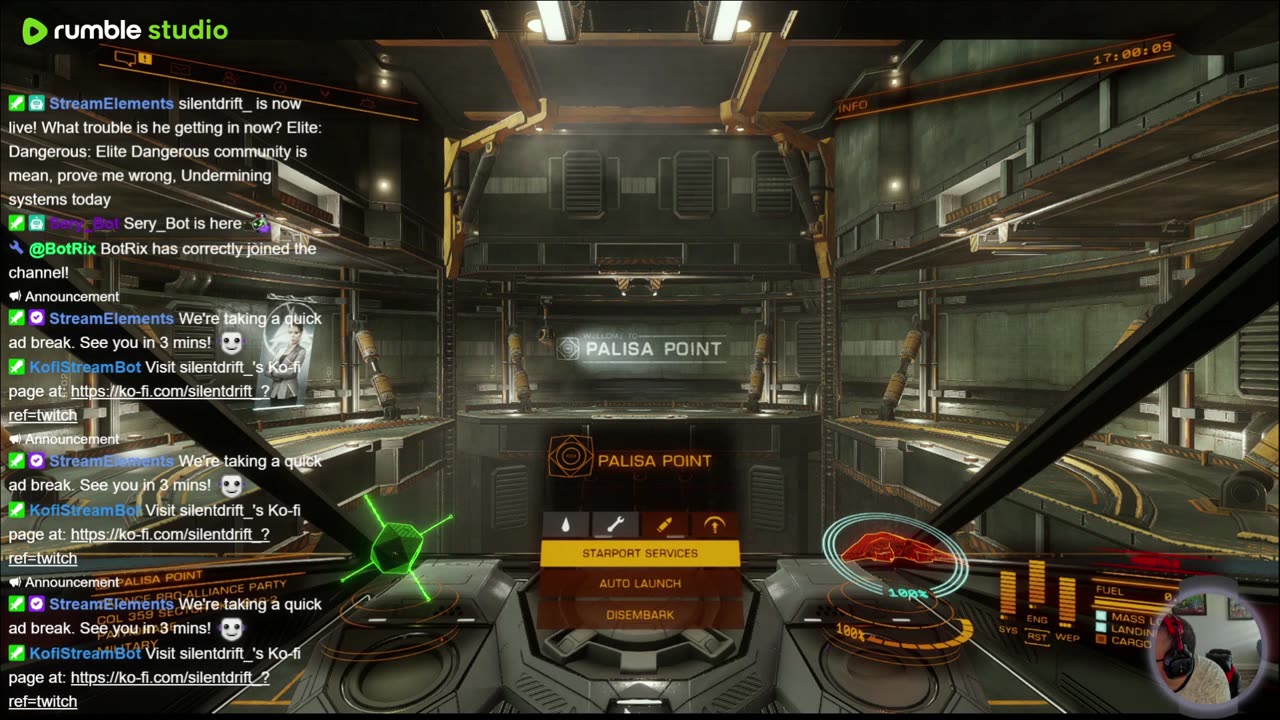Repair ship using the wrench icon

click(615, 525)
